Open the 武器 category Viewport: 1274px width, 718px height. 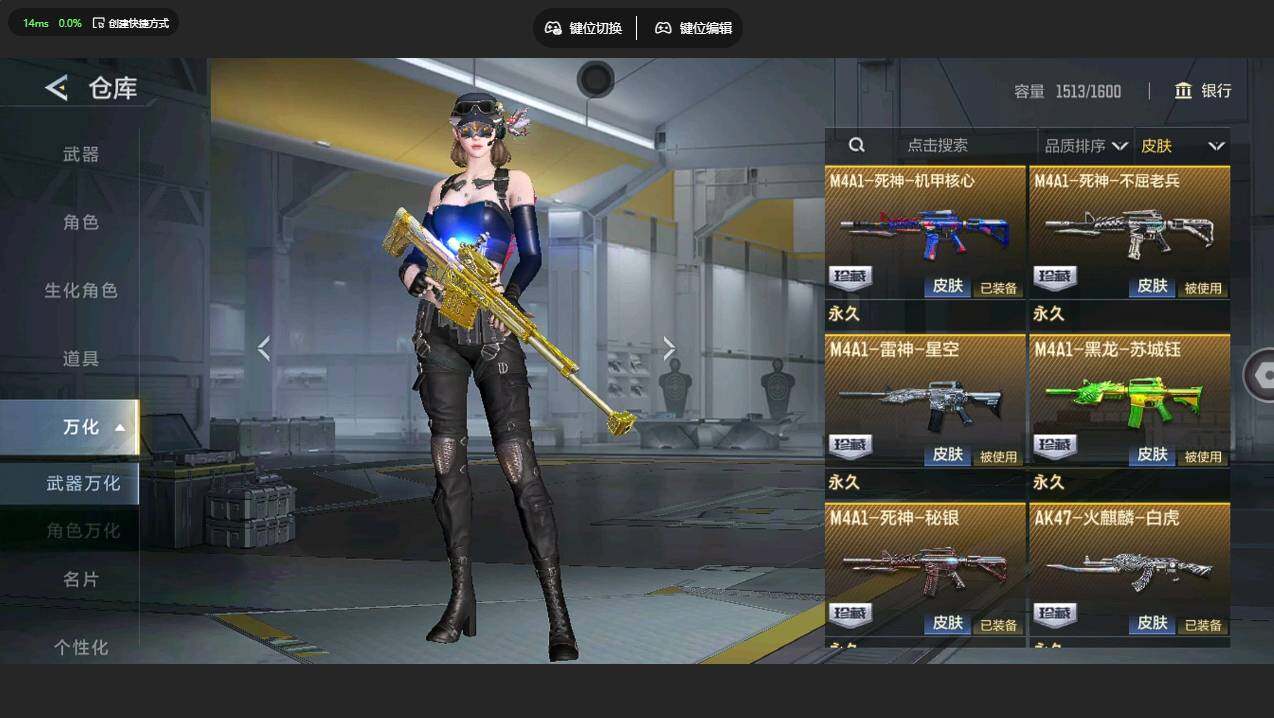(x=81, y=154)
